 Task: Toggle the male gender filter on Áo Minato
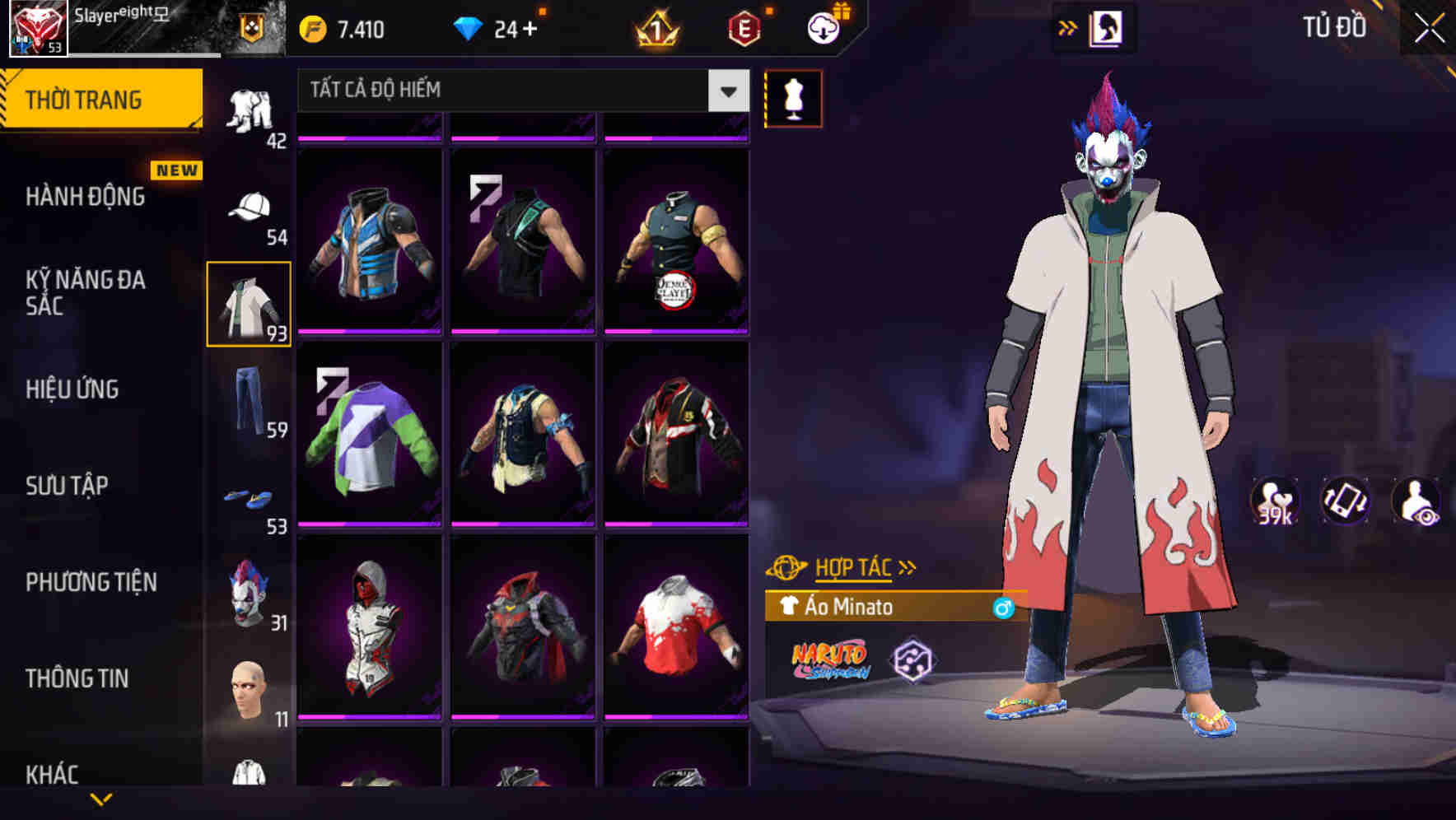click(x=1004, y=608)
